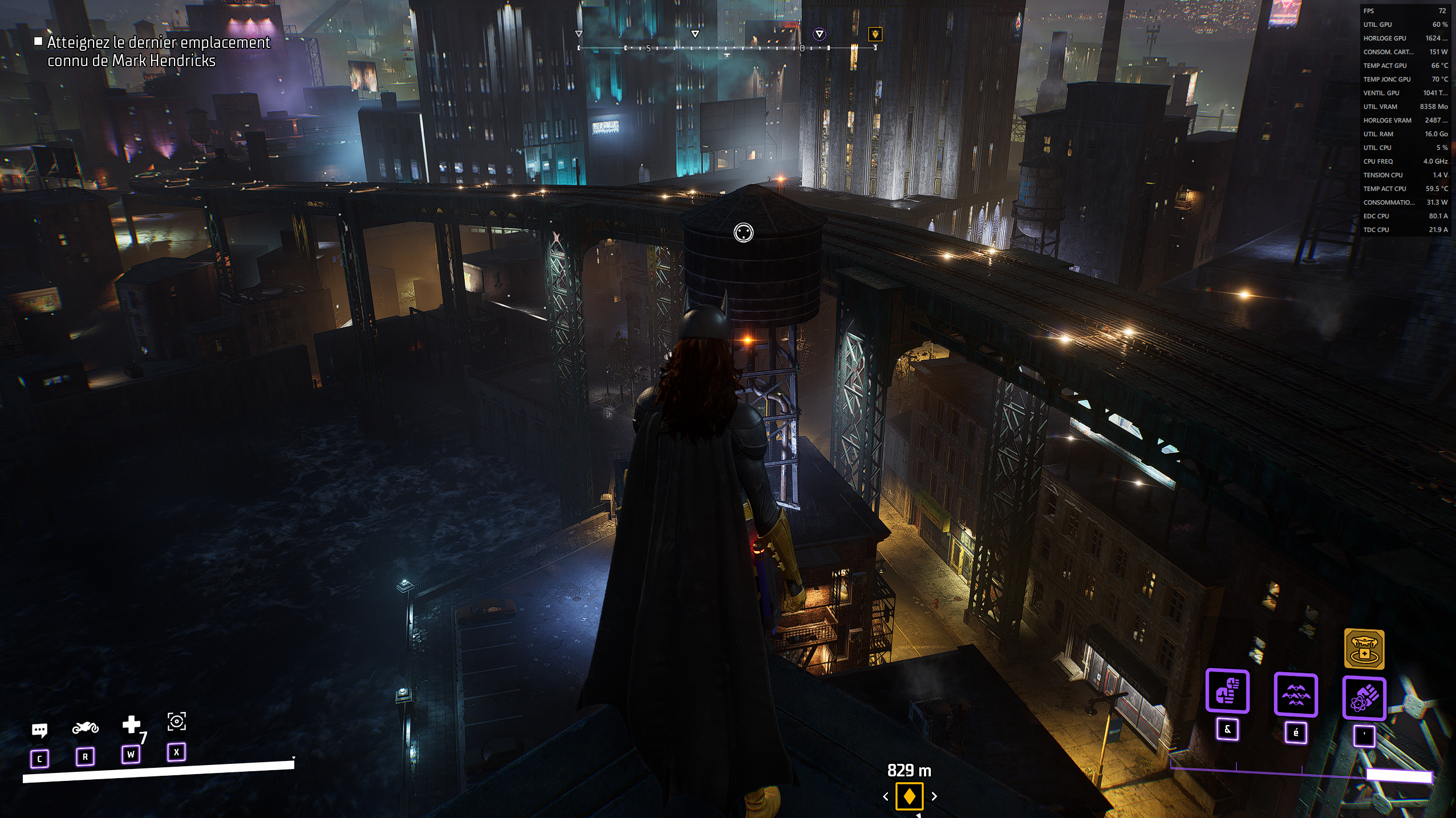The height and width of the screenshot is (818, 1456).
Task: Activate the double fists ability
Action: click(1227, 692)
